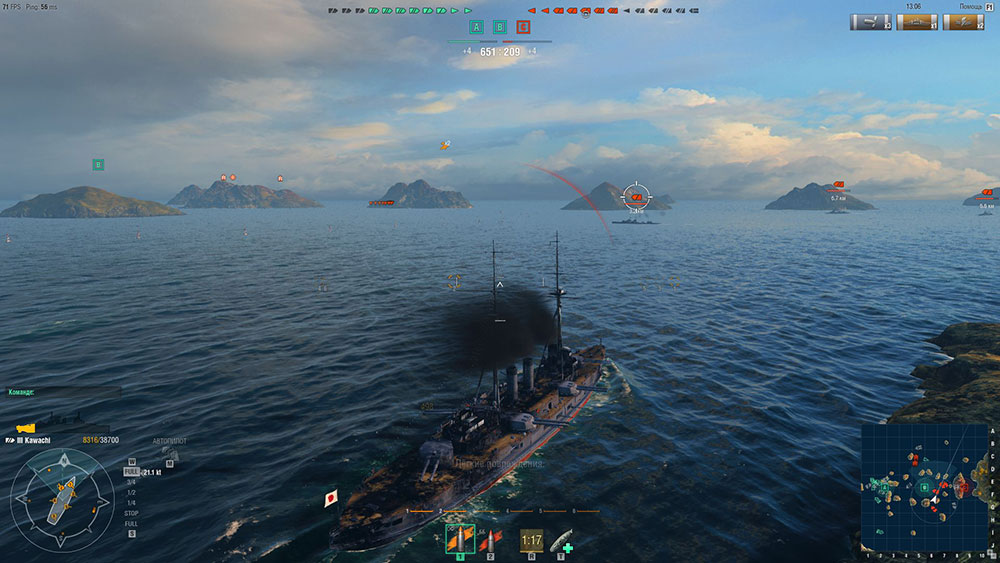Viewport: 1000px width, 563px height.
Task: Use the Repair Party ship consumable
Action: tap(561, 541)
